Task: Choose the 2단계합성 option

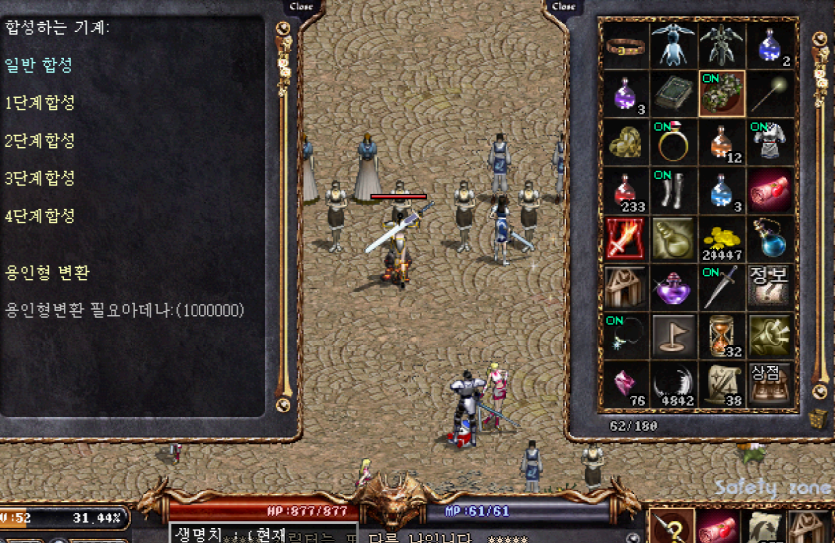Action: [x=40, y=140]
